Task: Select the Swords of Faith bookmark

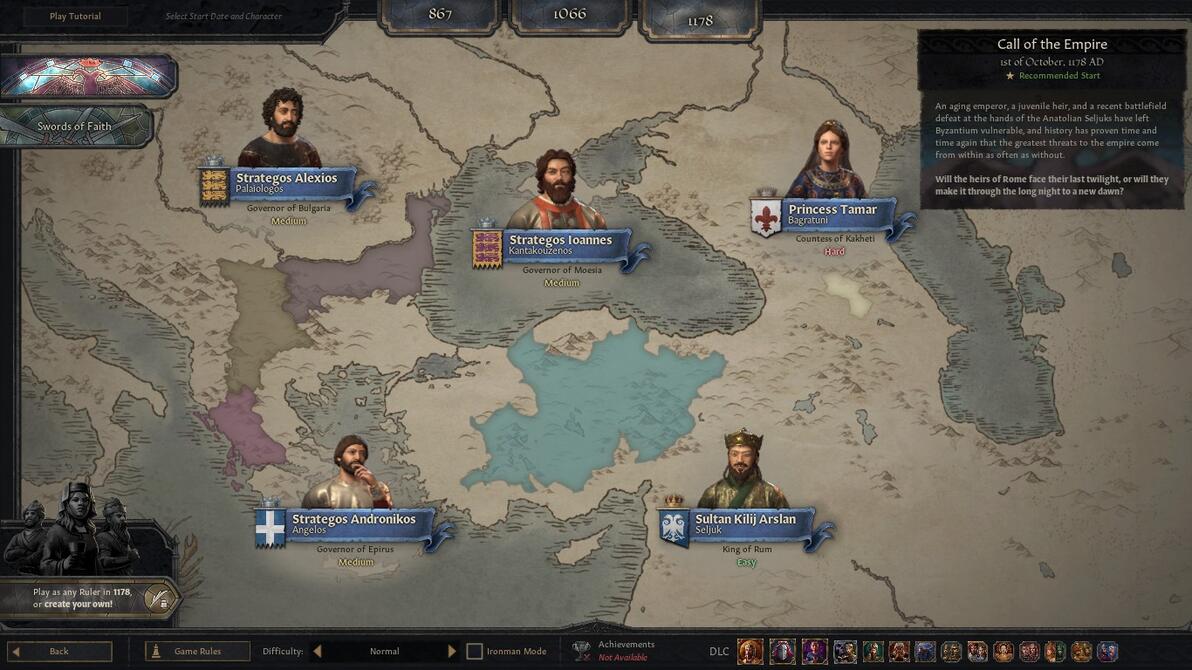Action: 75,126
